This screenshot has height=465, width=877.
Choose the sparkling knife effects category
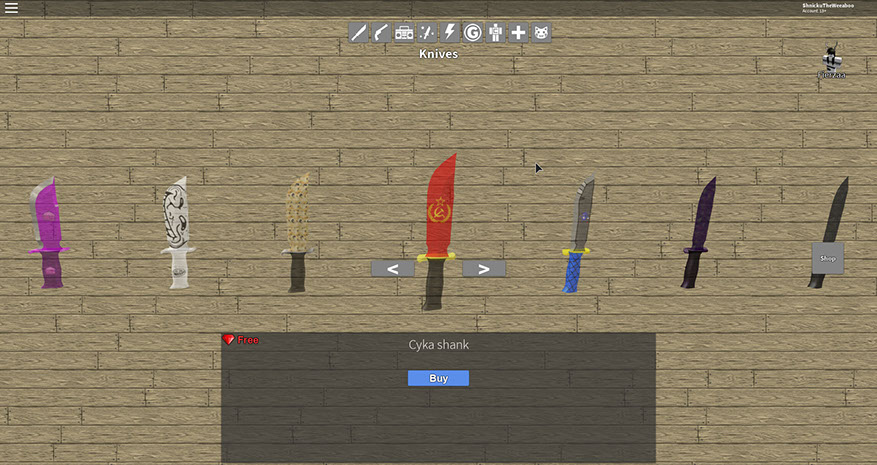pos(427,33)
